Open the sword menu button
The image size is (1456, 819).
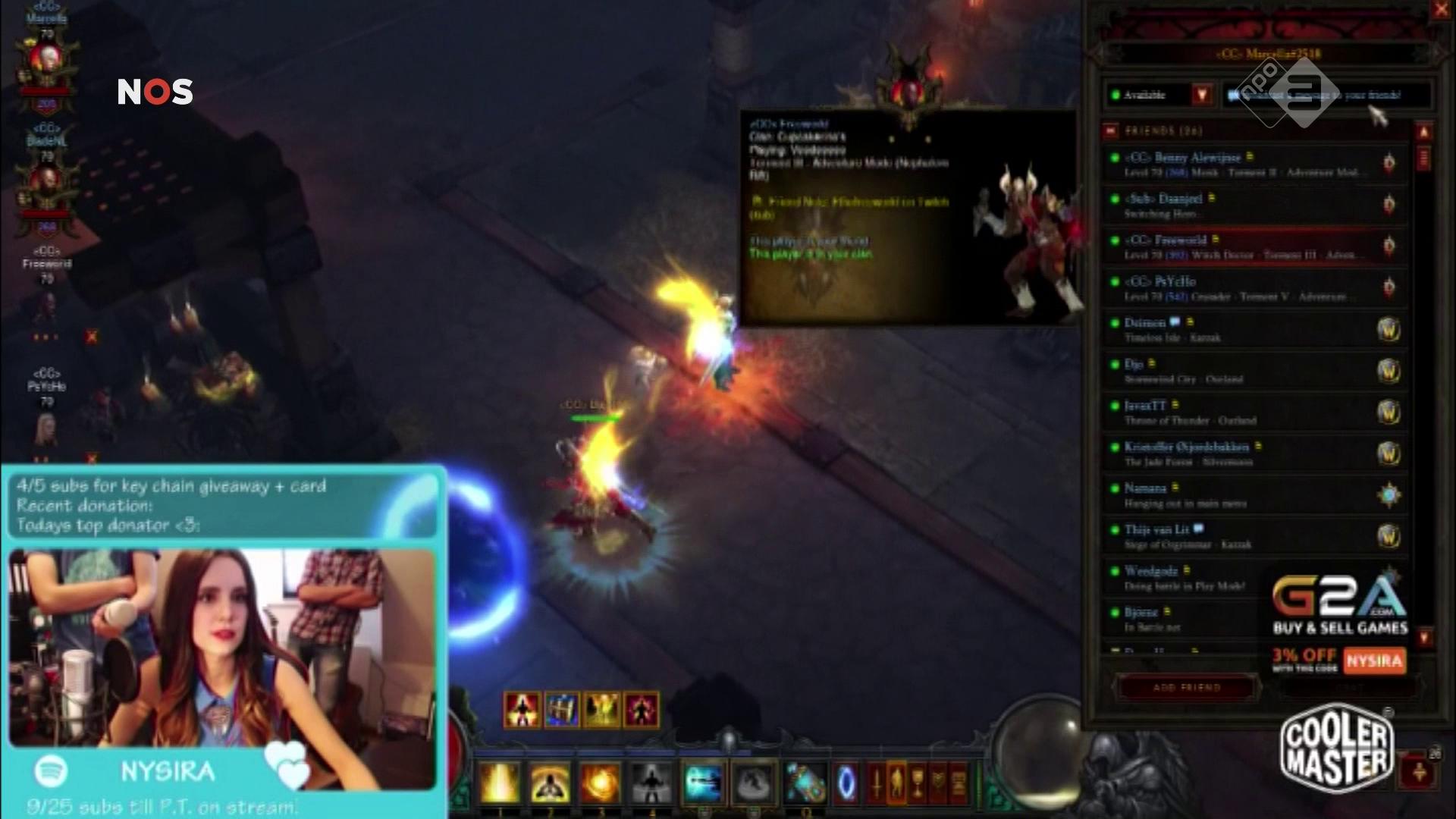[x=877, y=781]
